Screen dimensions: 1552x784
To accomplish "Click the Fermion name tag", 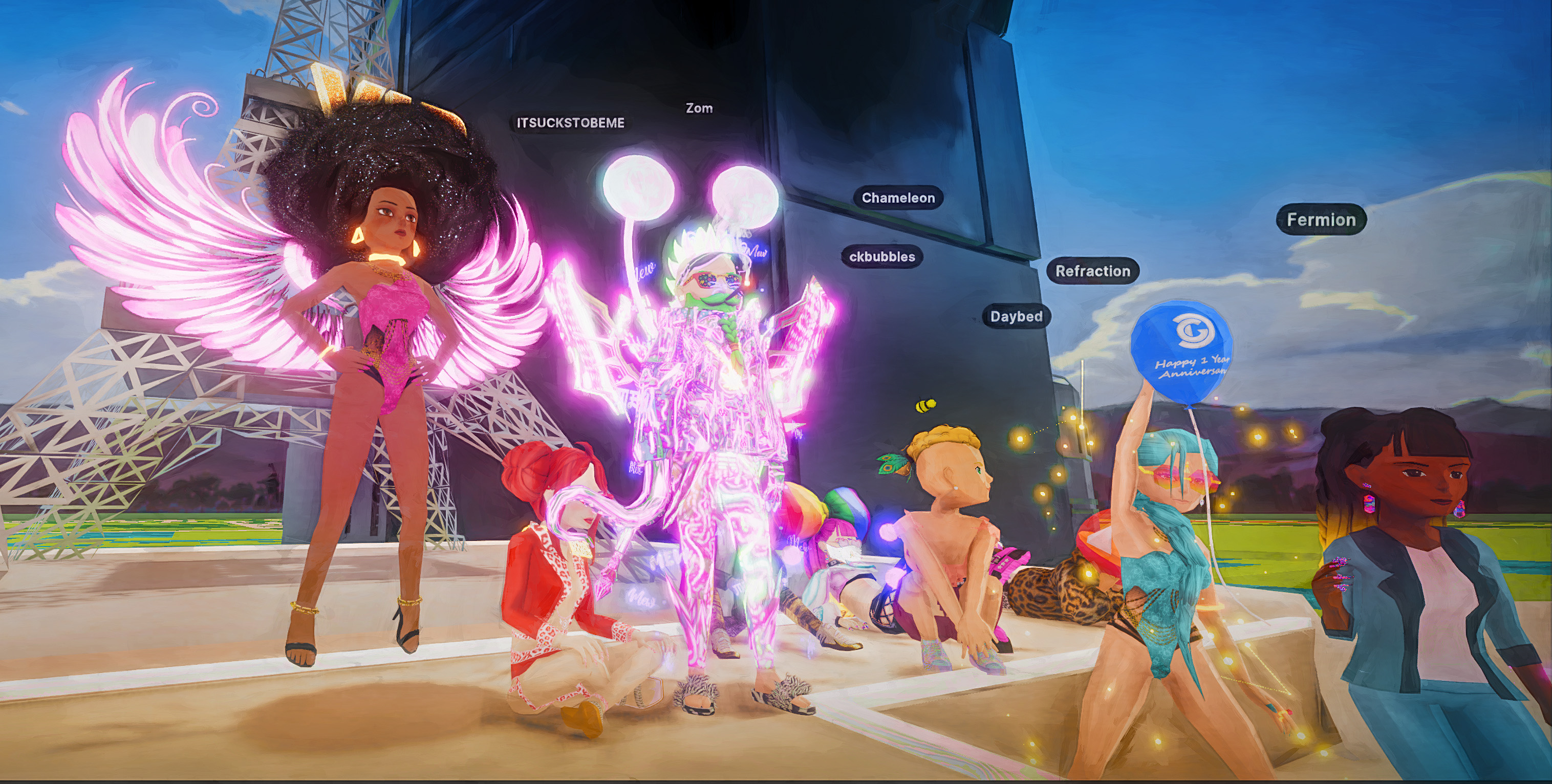I will (x=1321, y=220).
